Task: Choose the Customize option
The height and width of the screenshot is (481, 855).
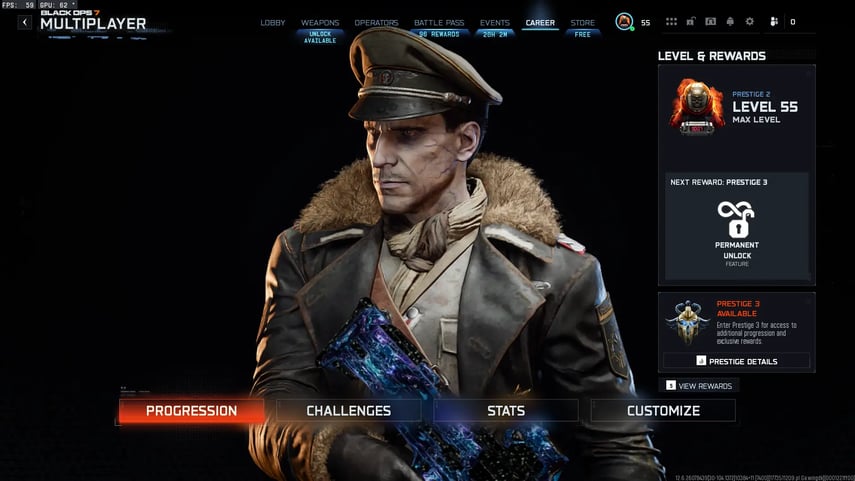Action: (663, 410)
